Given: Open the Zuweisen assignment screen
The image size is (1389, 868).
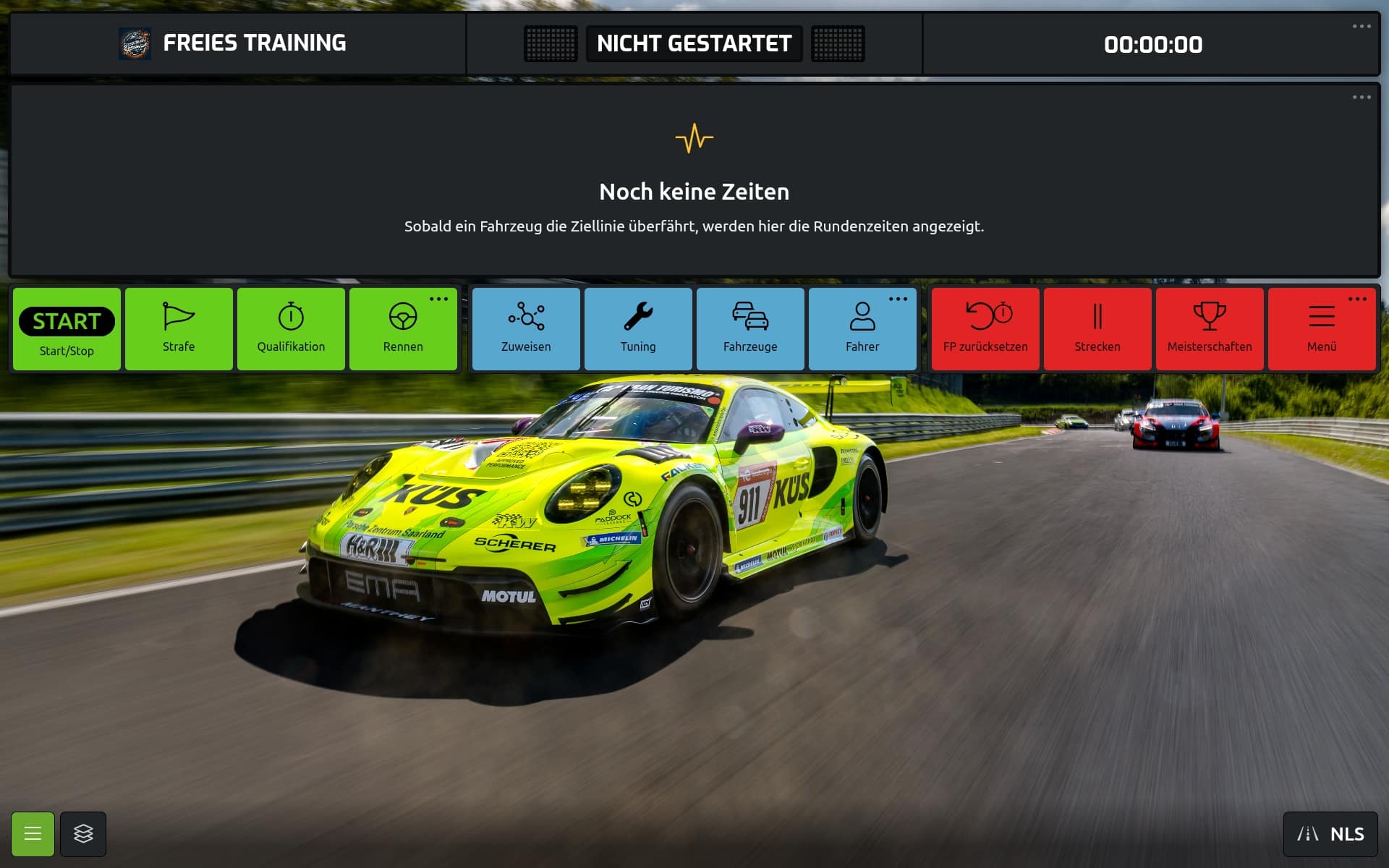Looking at the screenshot, I should 526,329.
